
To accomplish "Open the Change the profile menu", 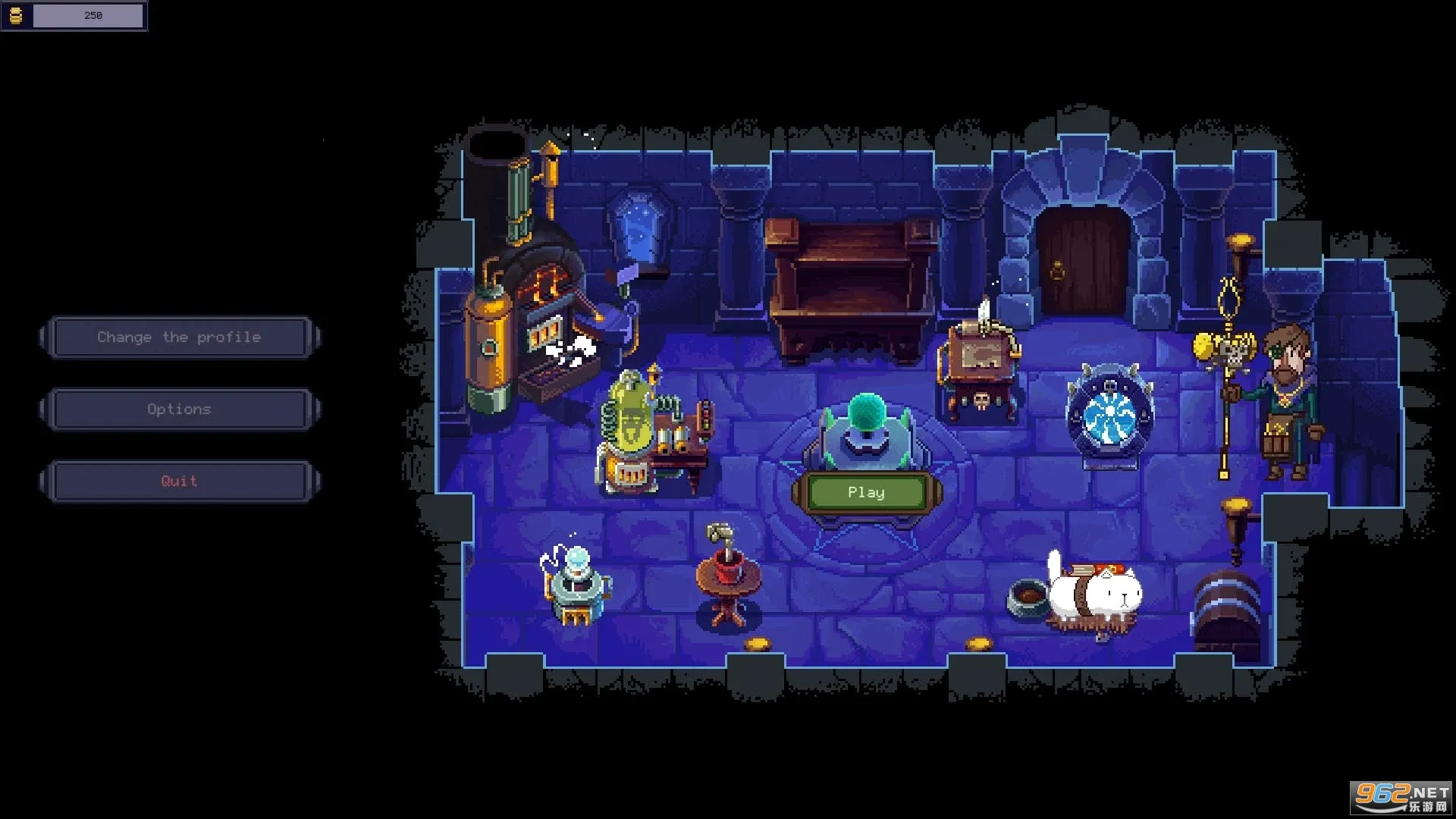I will point(180,337).
